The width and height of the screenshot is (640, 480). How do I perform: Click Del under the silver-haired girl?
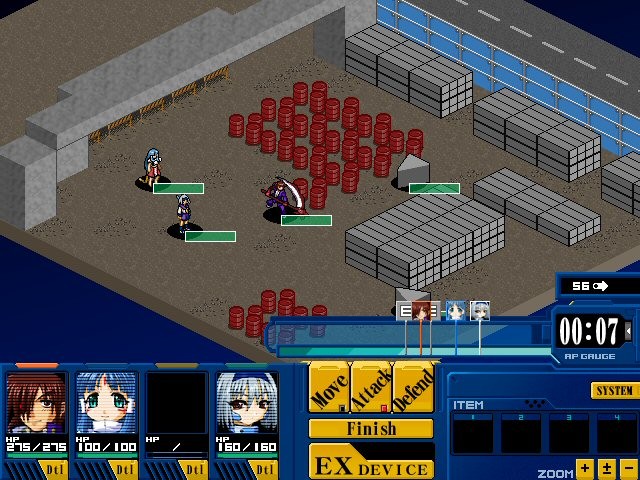[x=264, y=468]
